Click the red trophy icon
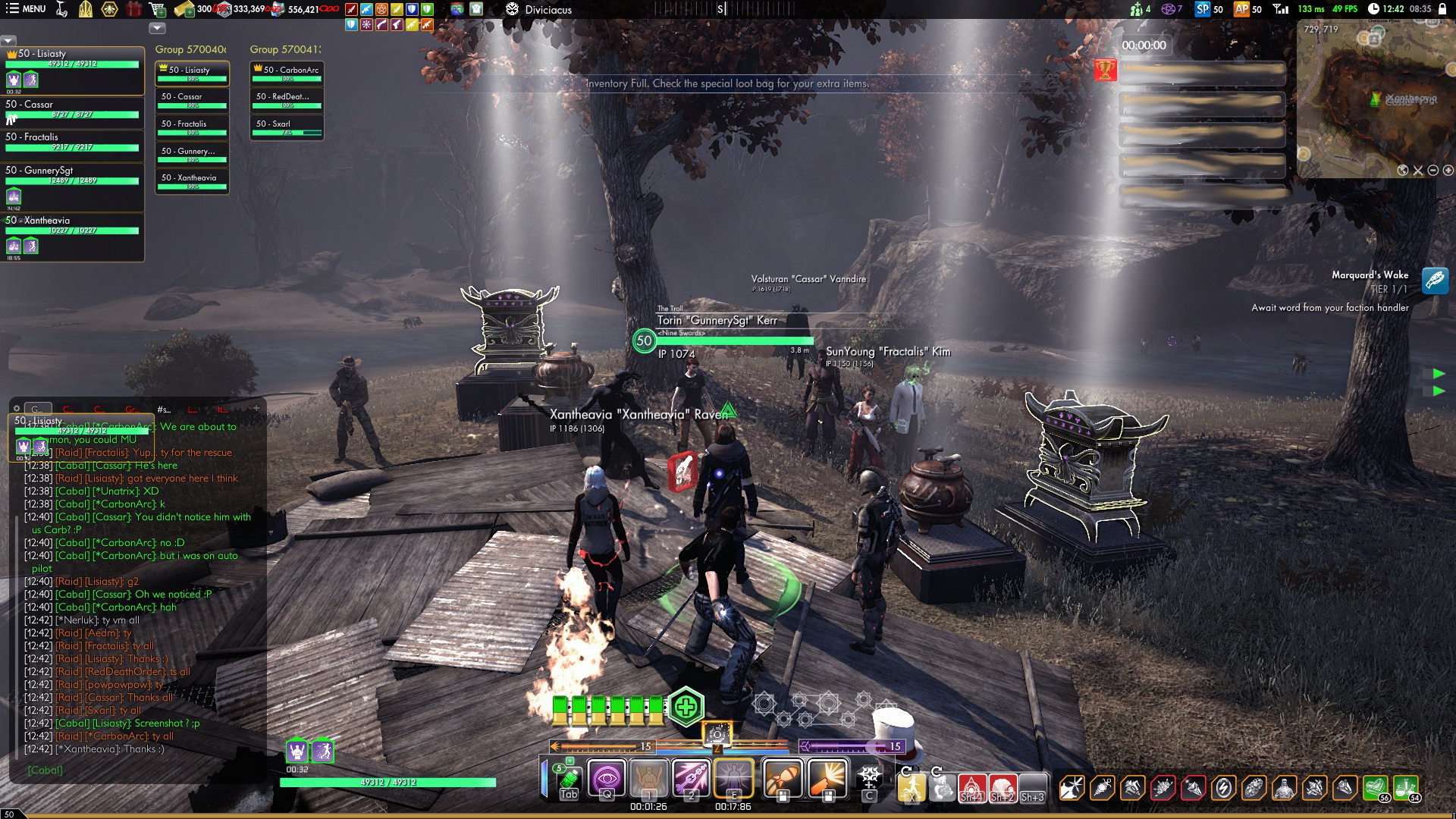The height and width of the screenshot is (819, 1456). [x=1106, y=70]
